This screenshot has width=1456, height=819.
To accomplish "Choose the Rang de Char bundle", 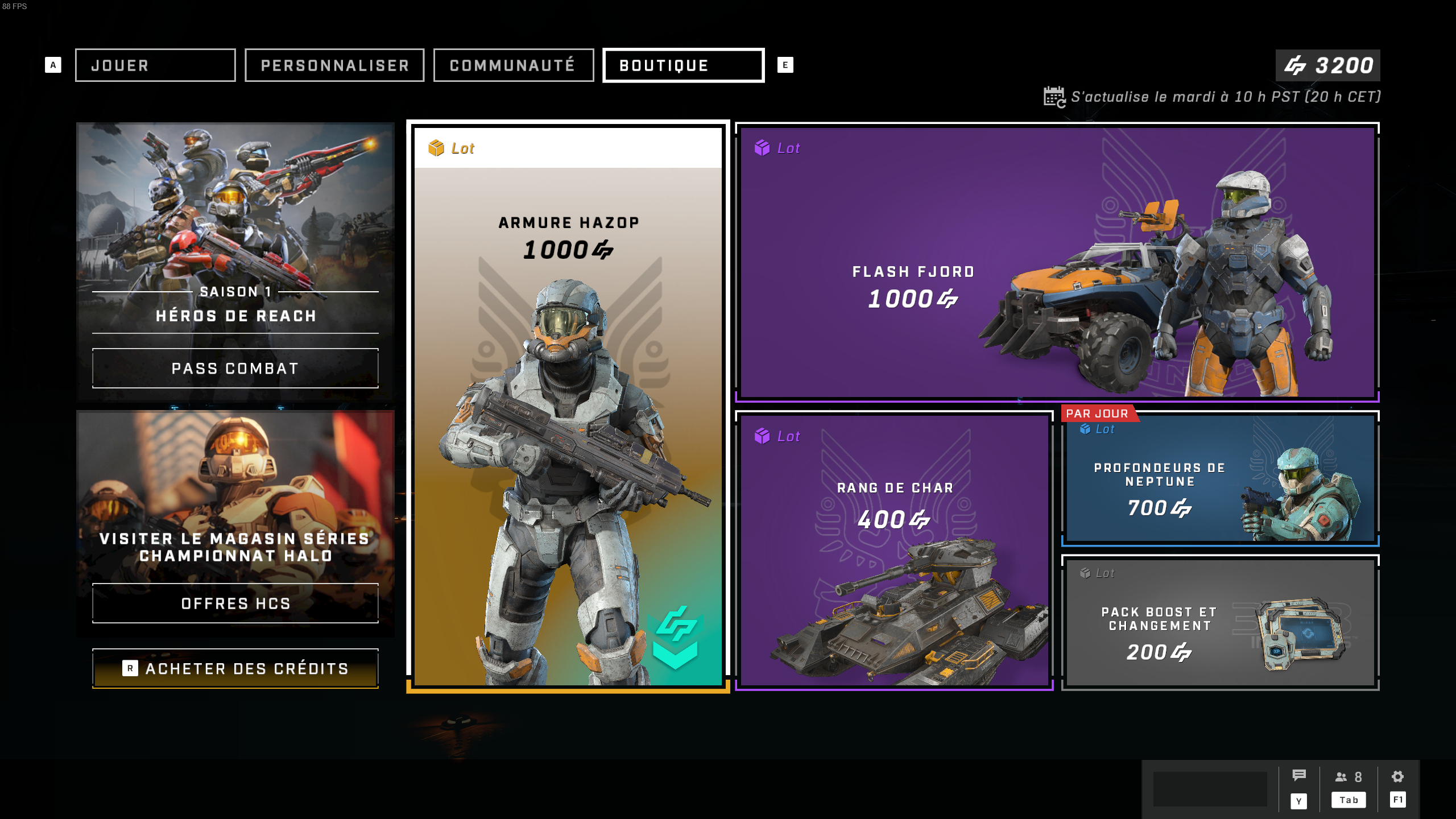I will click(894, 551).
